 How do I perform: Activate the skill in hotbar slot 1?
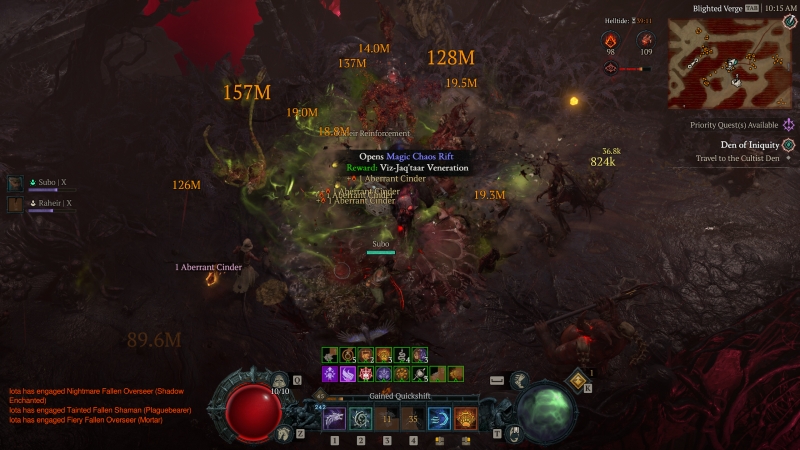[334, 418]
